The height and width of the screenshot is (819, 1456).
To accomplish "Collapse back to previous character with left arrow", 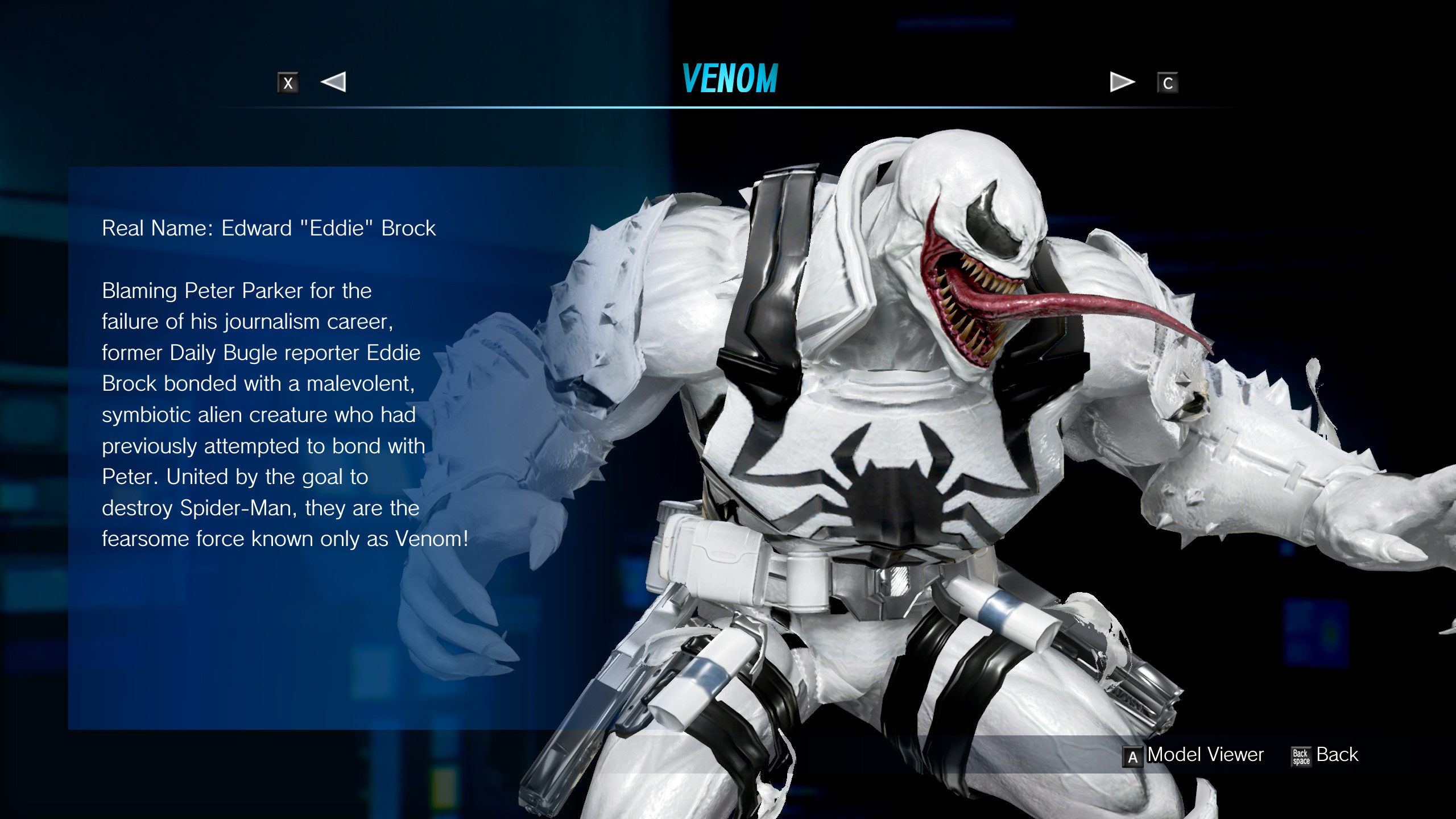I will 334,83.
